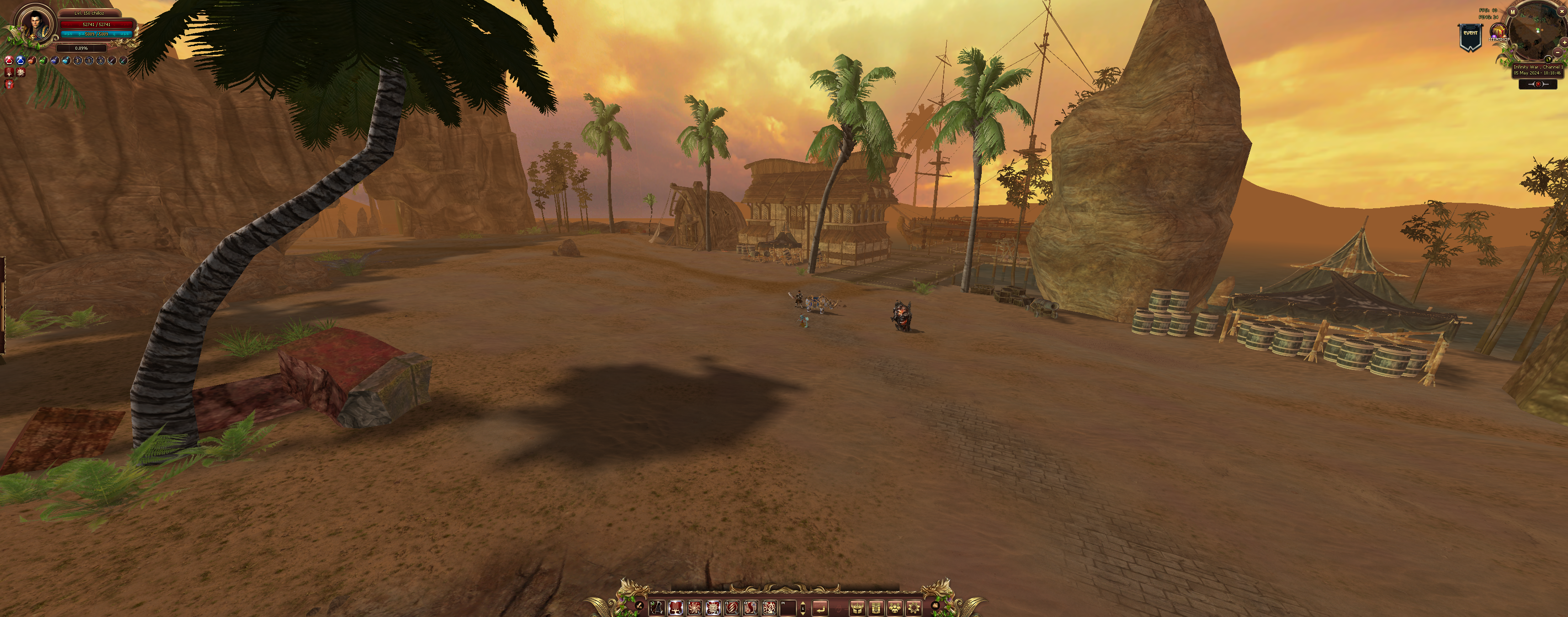Click the minimap's M map button
Screen dimensions: 1568x617
(x=1513, y=12)
